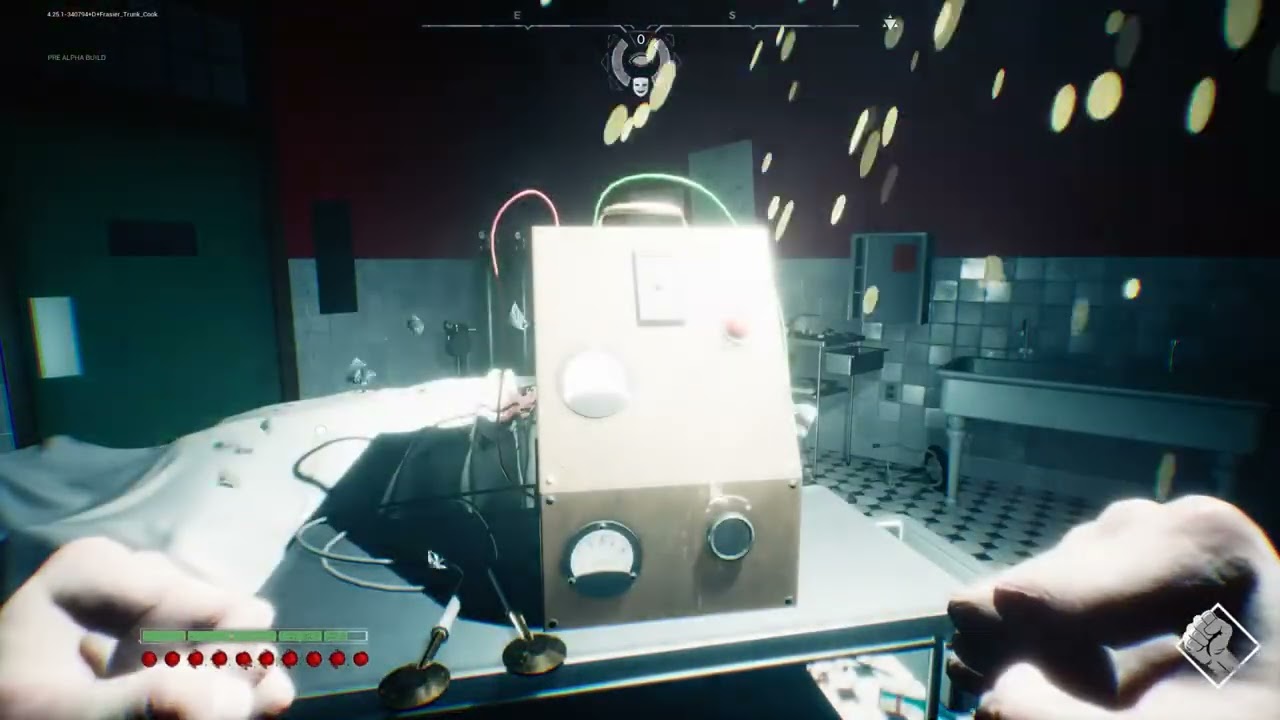Click the compass bar at top of screen
This screenshot has height=720, width=1280.
(x=640, y=24)
